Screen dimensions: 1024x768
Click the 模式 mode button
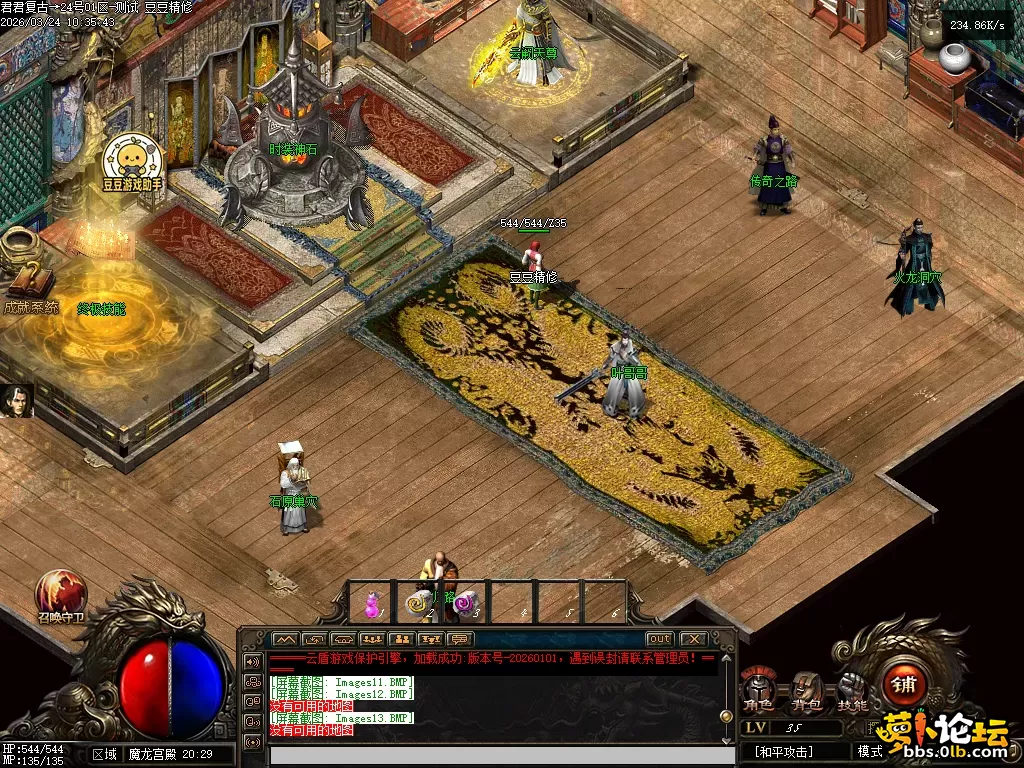869,751
